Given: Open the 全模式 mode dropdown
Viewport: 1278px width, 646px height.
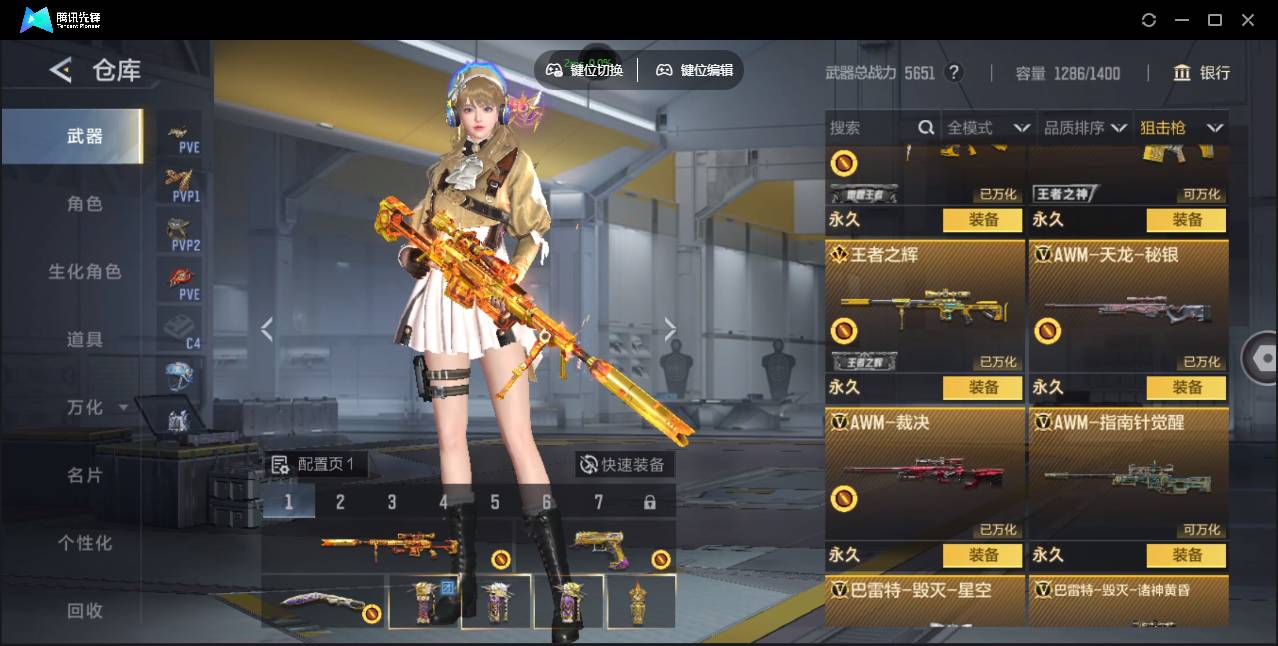Looking at the screenshot, I should (x=988, y=128).
